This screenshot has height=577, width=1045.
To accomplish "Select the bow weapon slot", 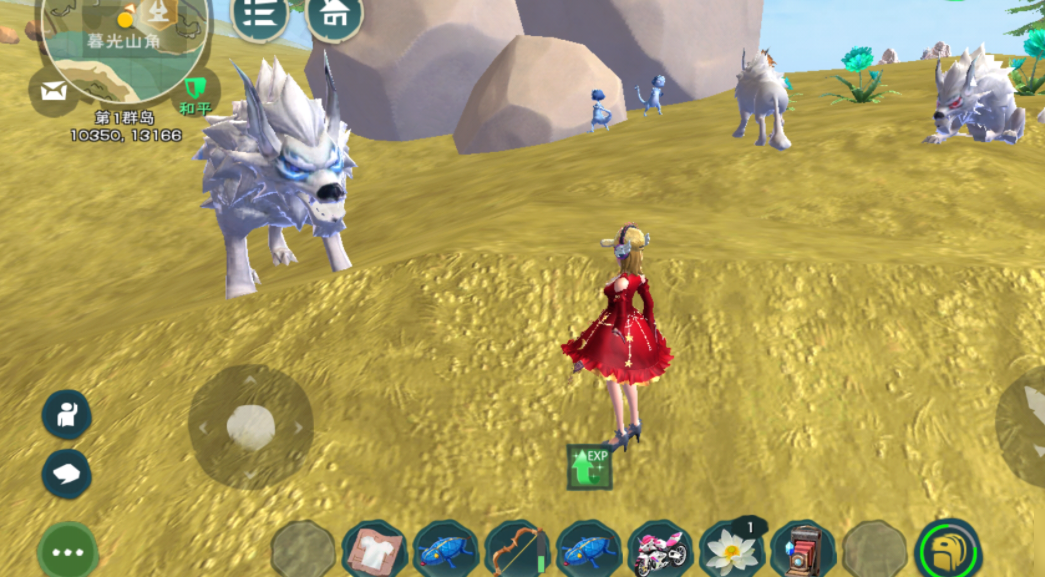I will click(x=518, y=550).
